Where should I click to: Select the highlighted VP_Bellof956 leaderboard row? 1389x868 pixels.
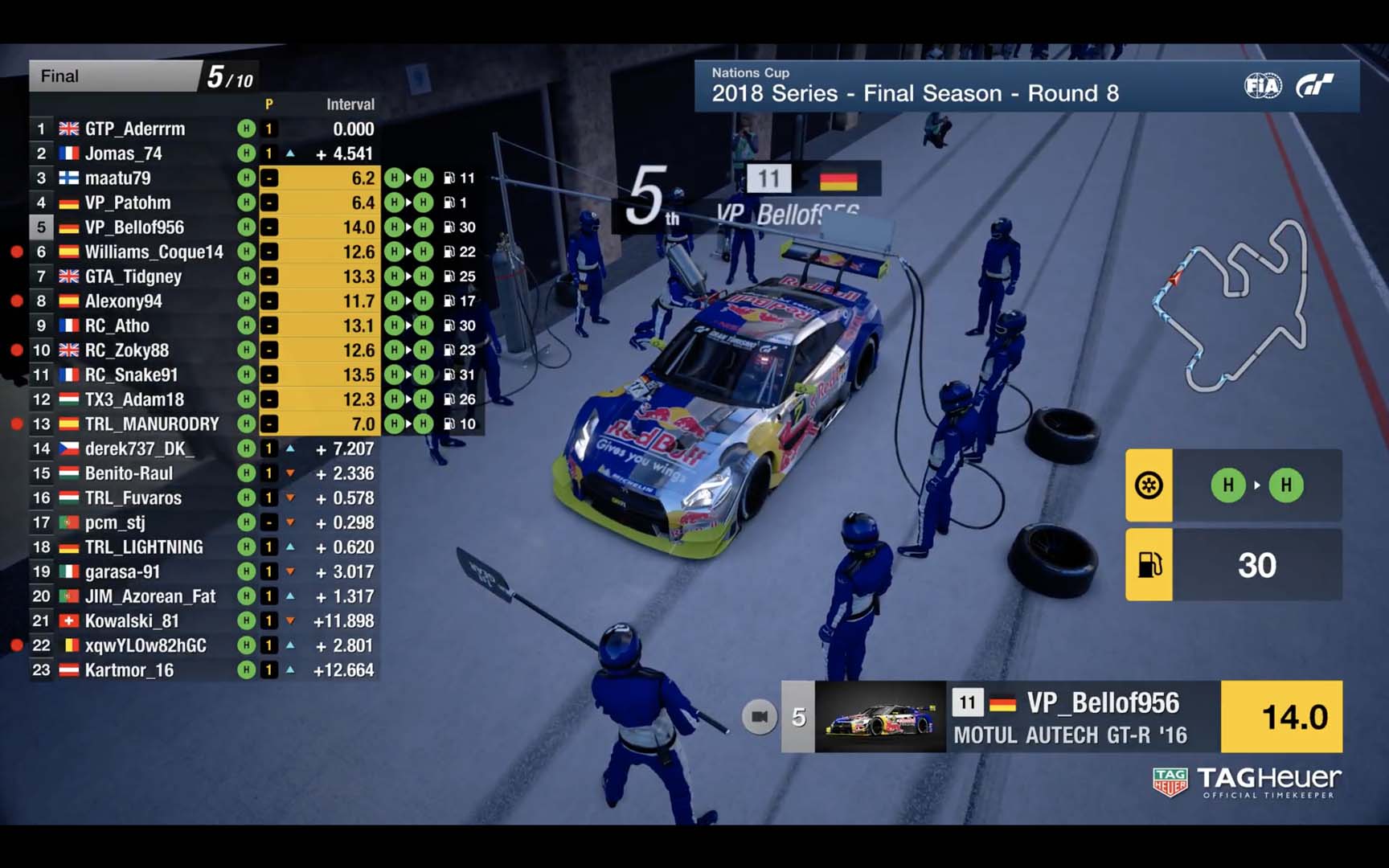pyautogui.click(x=134, y=227)
